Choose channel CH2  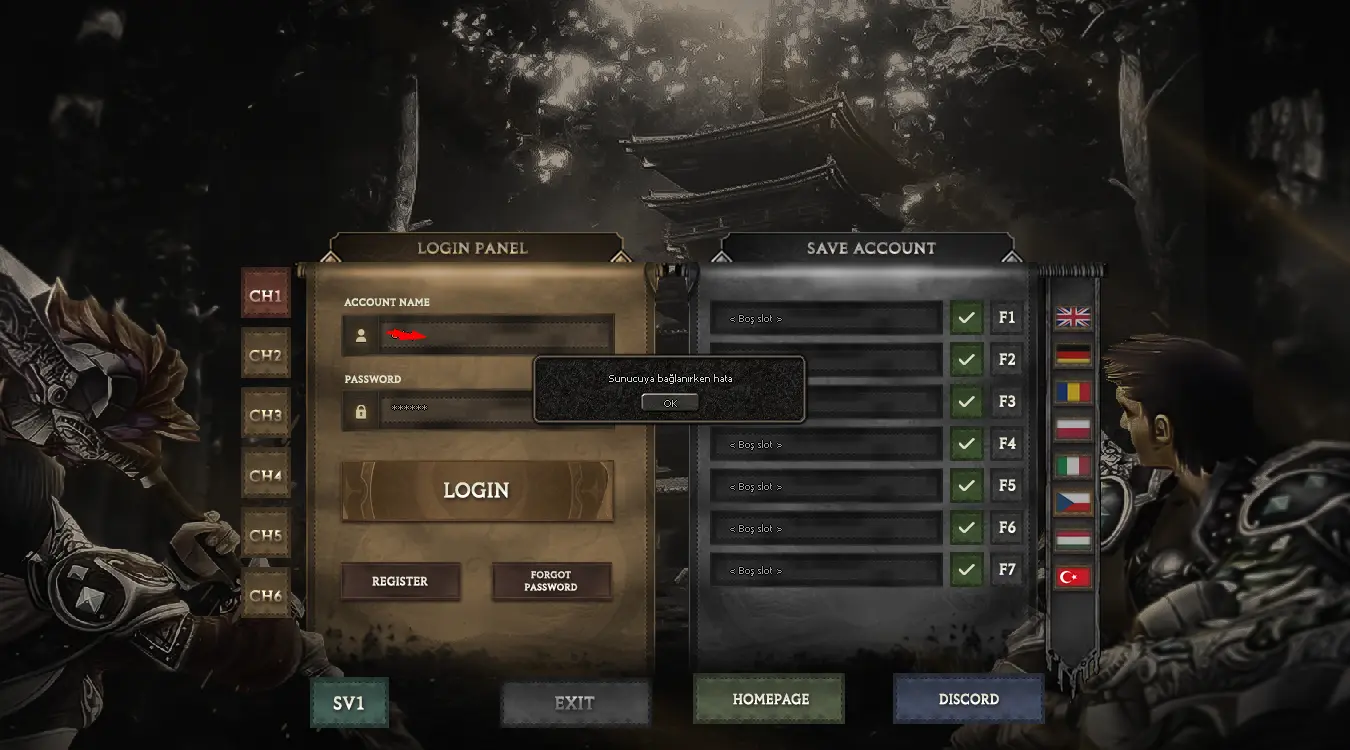click(266, 355)
